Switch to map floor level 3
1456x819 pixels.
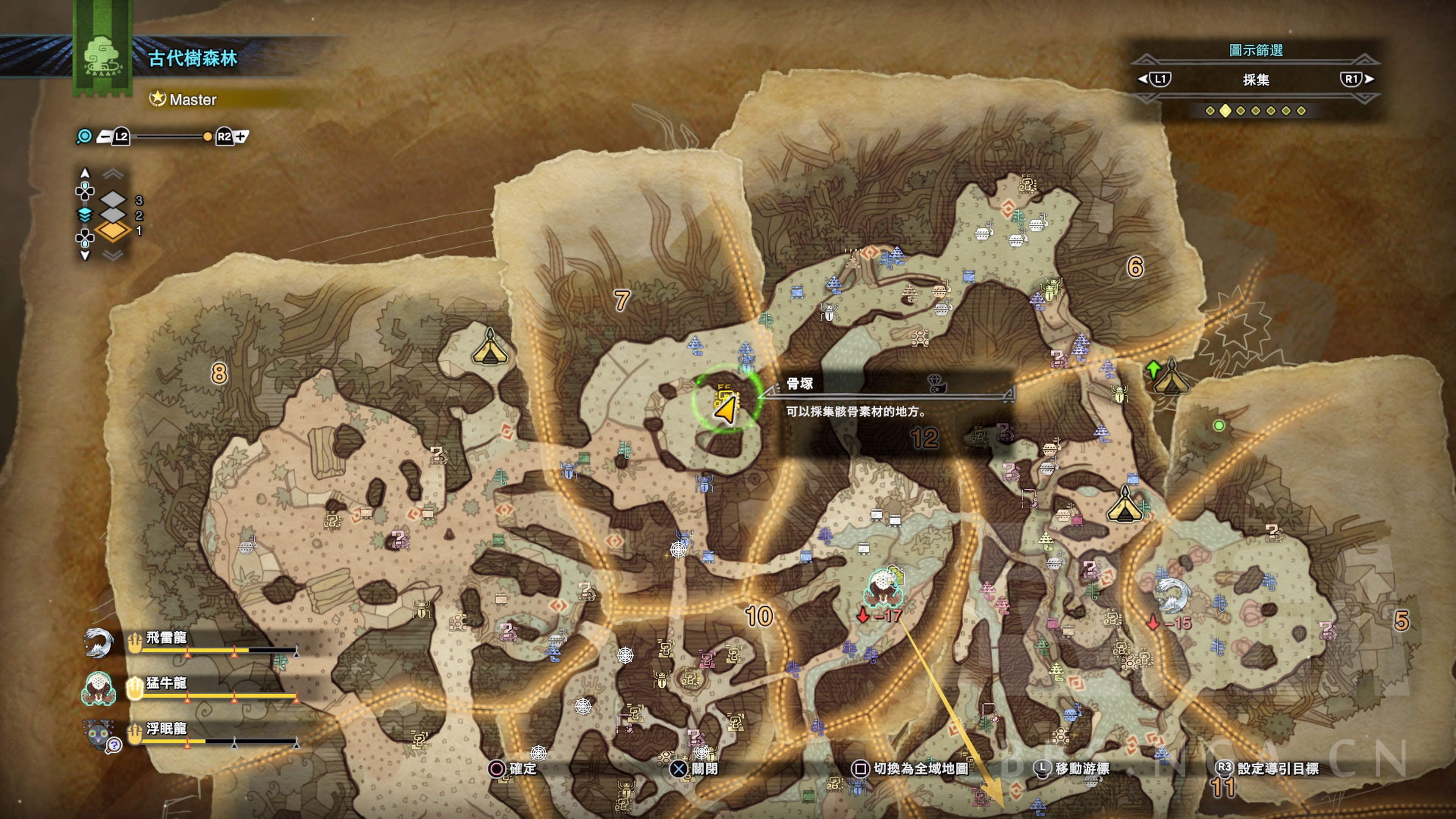click(x=114, y=199)
